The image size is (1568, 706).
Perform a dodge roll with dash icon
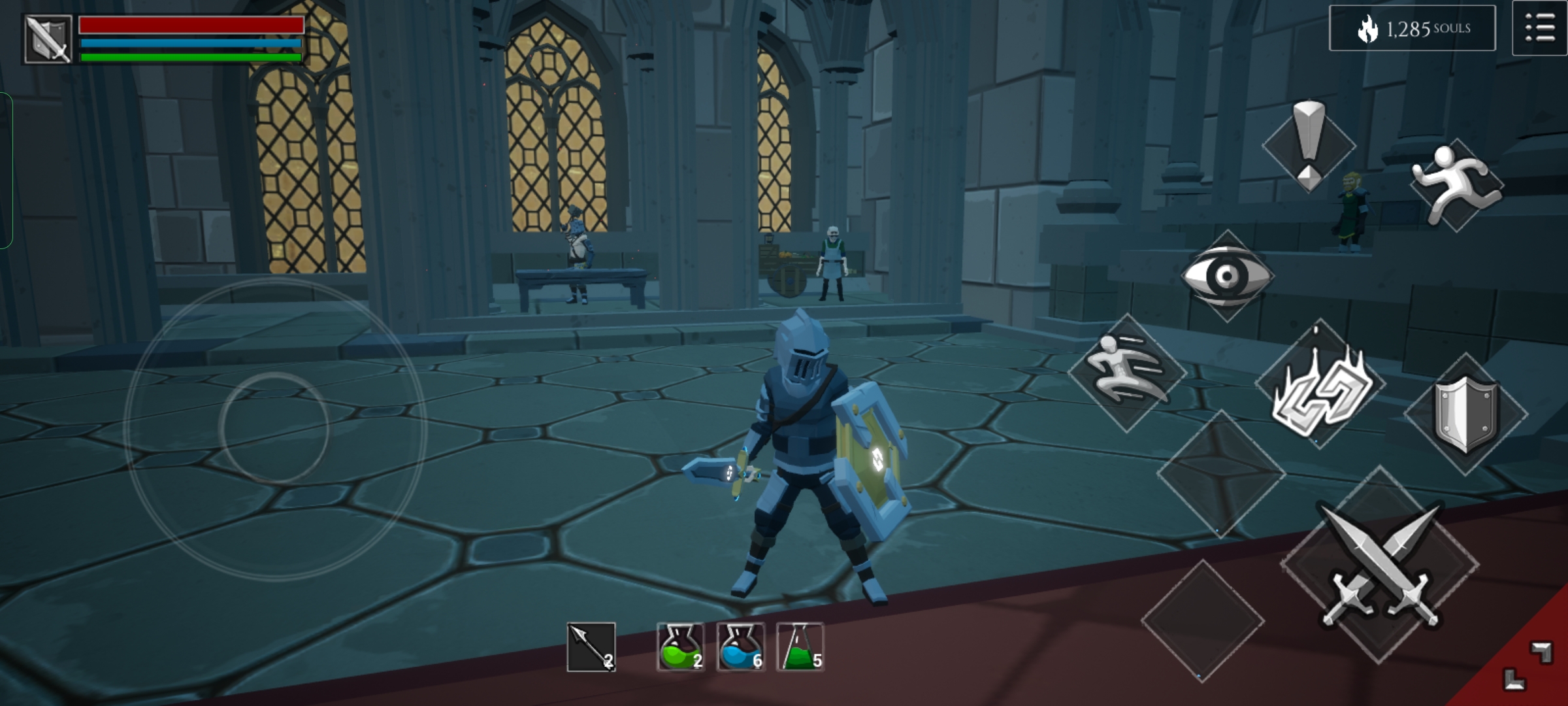click(x=1127, y=373)
